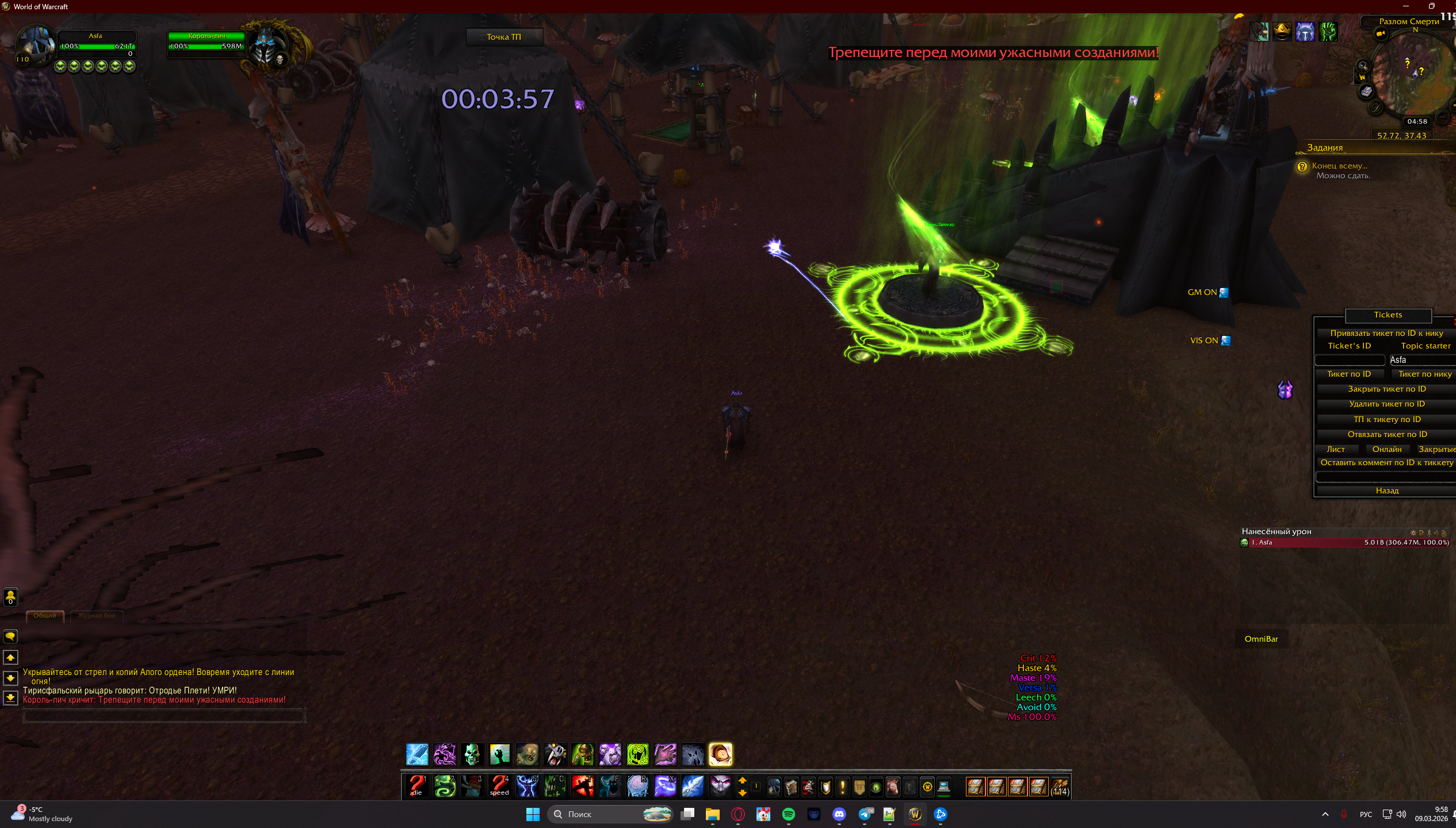Screen dimensions: 1456x828
Task: Open the backpack bag slot
Action: coord(1059,787)
